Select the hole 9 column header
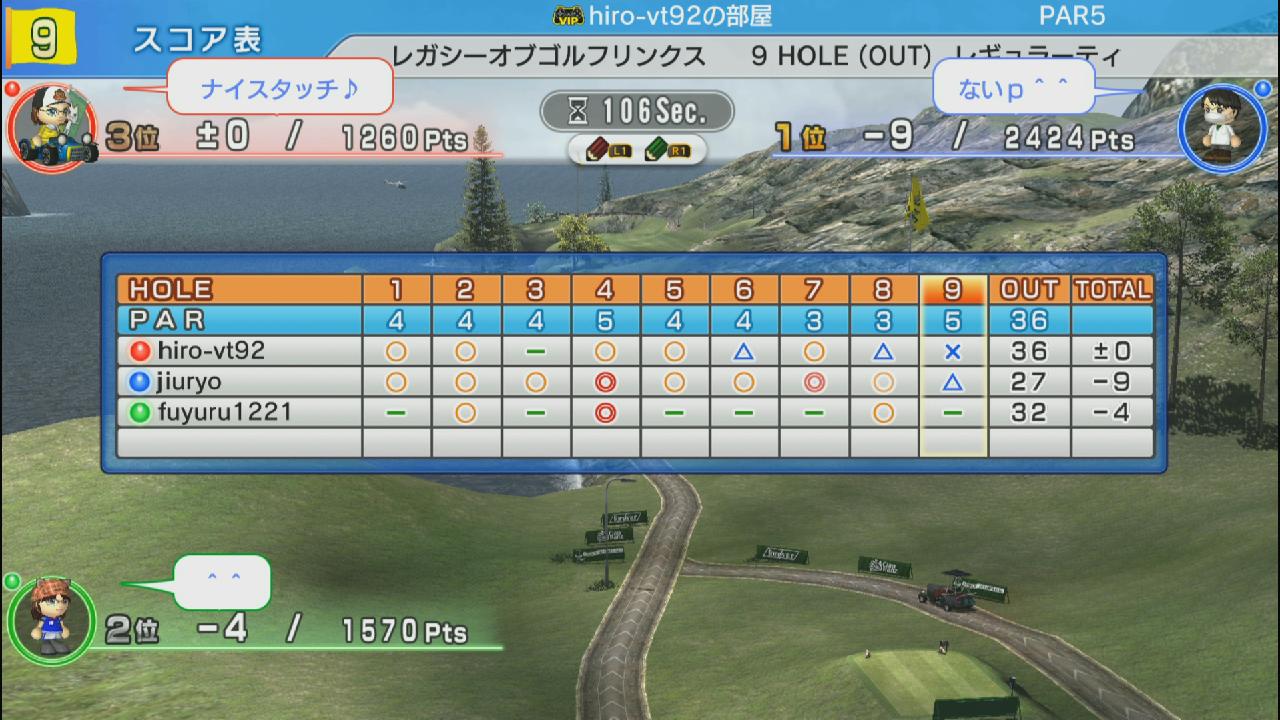The height and width of the screenshot is (720, 1280). [x=953, y=290]
